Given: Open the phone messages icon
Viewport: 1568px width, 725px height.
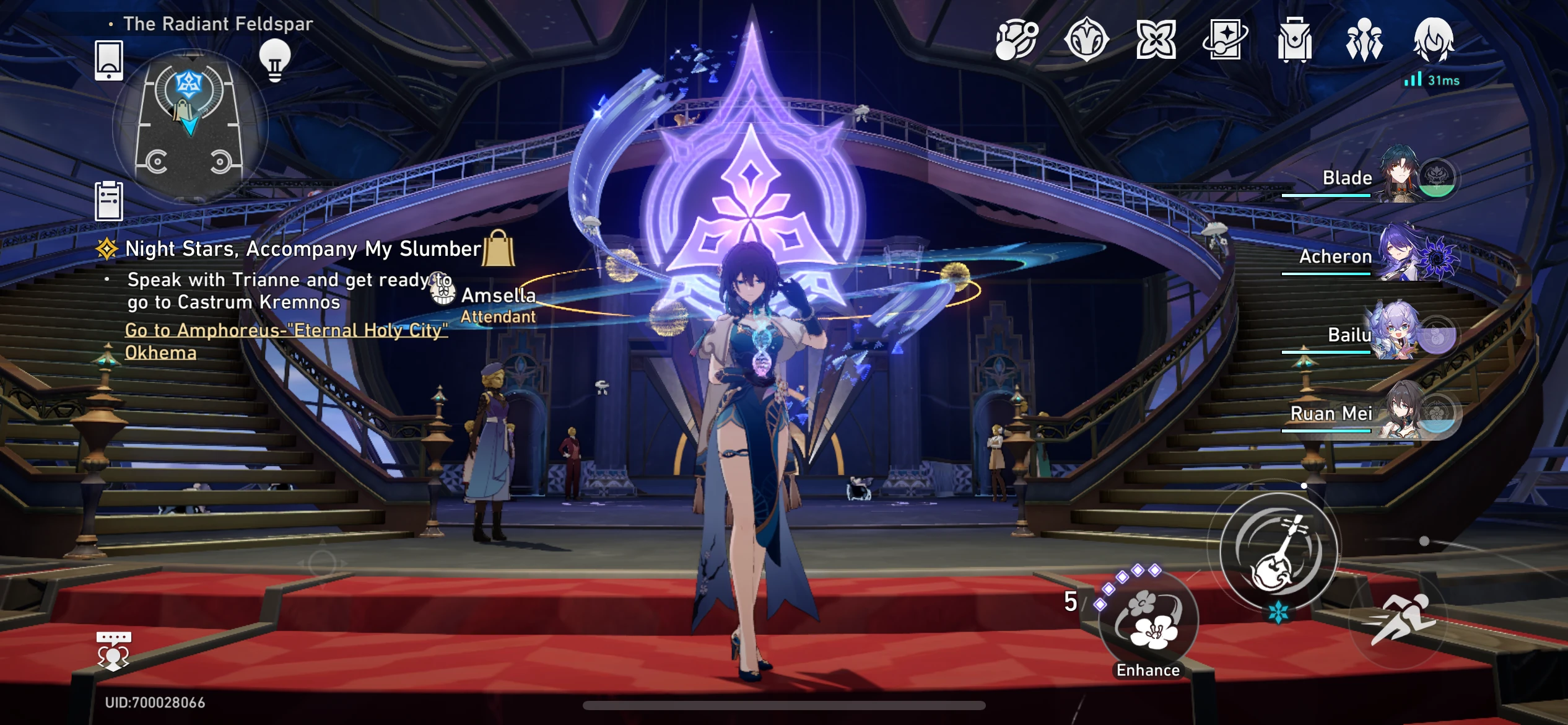Looking at the screenshot, I should [109, 61].
